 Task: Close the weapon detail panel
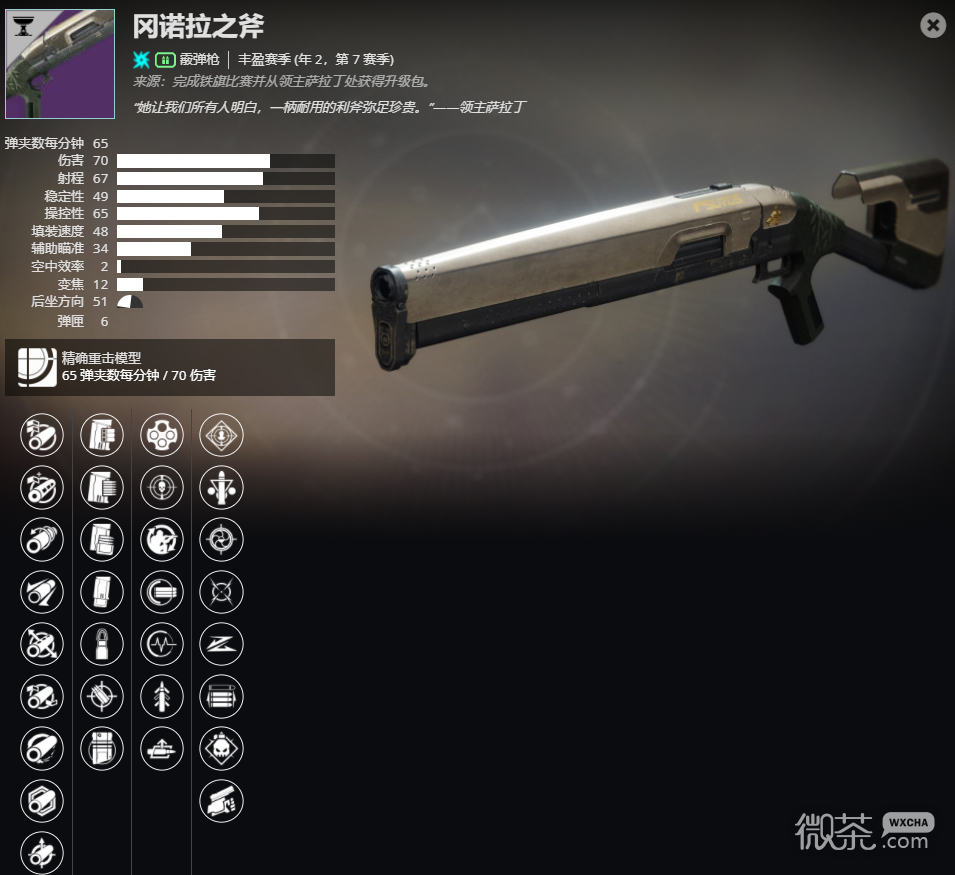point(933,25)
